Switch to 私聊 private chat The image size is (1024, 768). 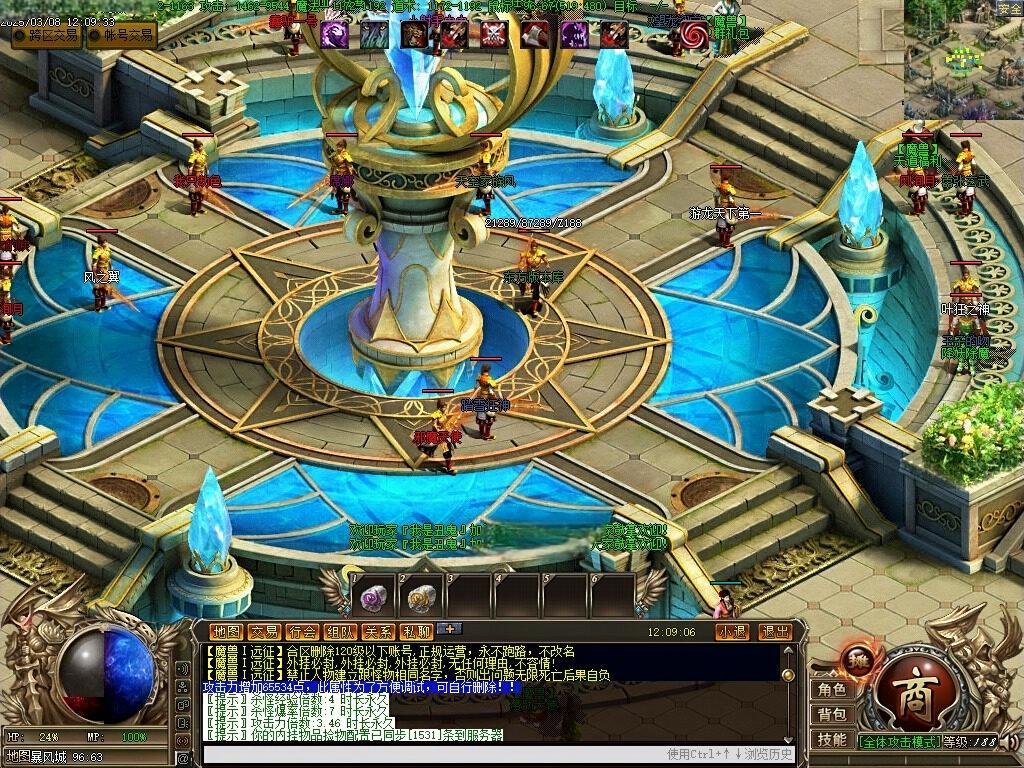[416, 632]
